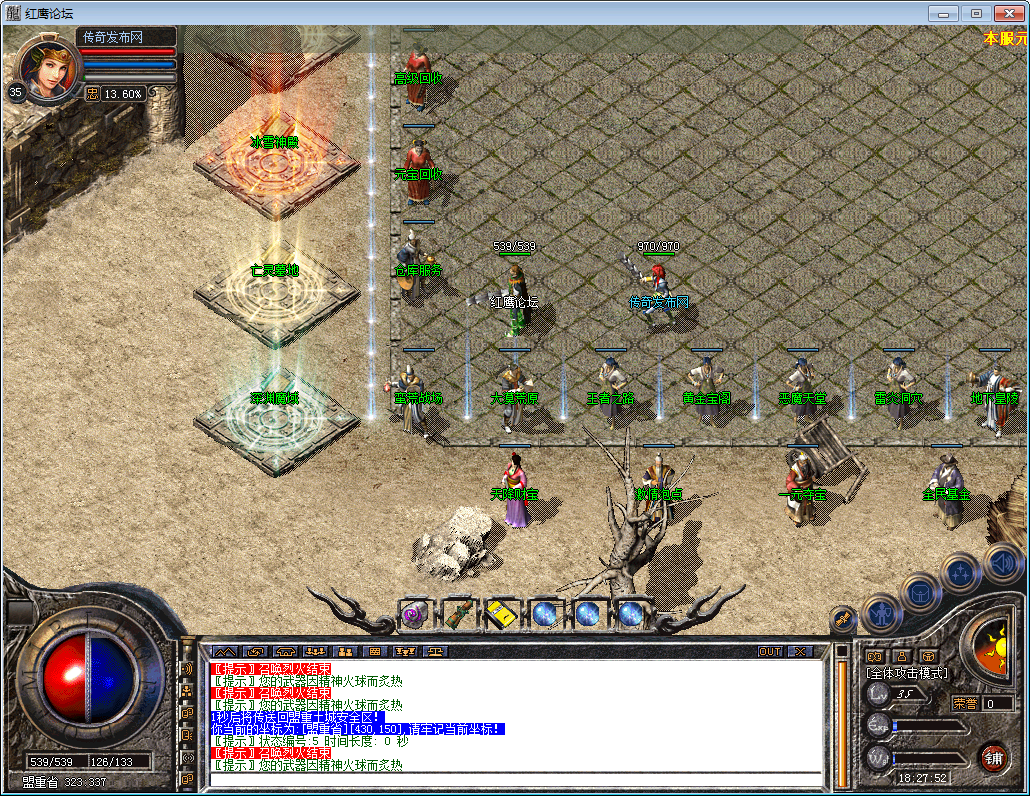Open the character equipment round button
The height and width of the screenshot is (796, 1030).
[x=881, y=612]
